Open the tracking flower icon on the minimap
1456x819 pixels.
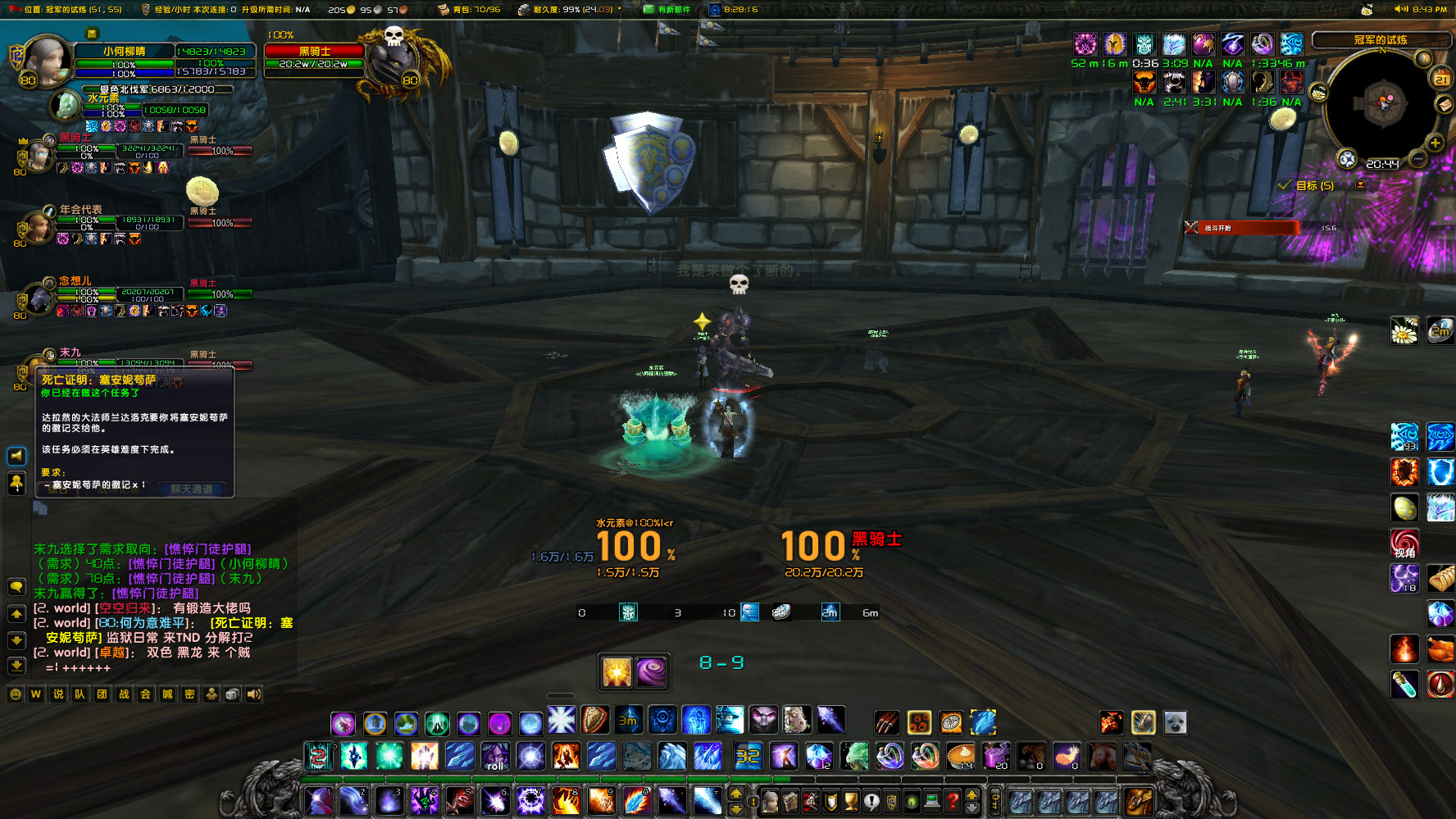point(1319,93)
